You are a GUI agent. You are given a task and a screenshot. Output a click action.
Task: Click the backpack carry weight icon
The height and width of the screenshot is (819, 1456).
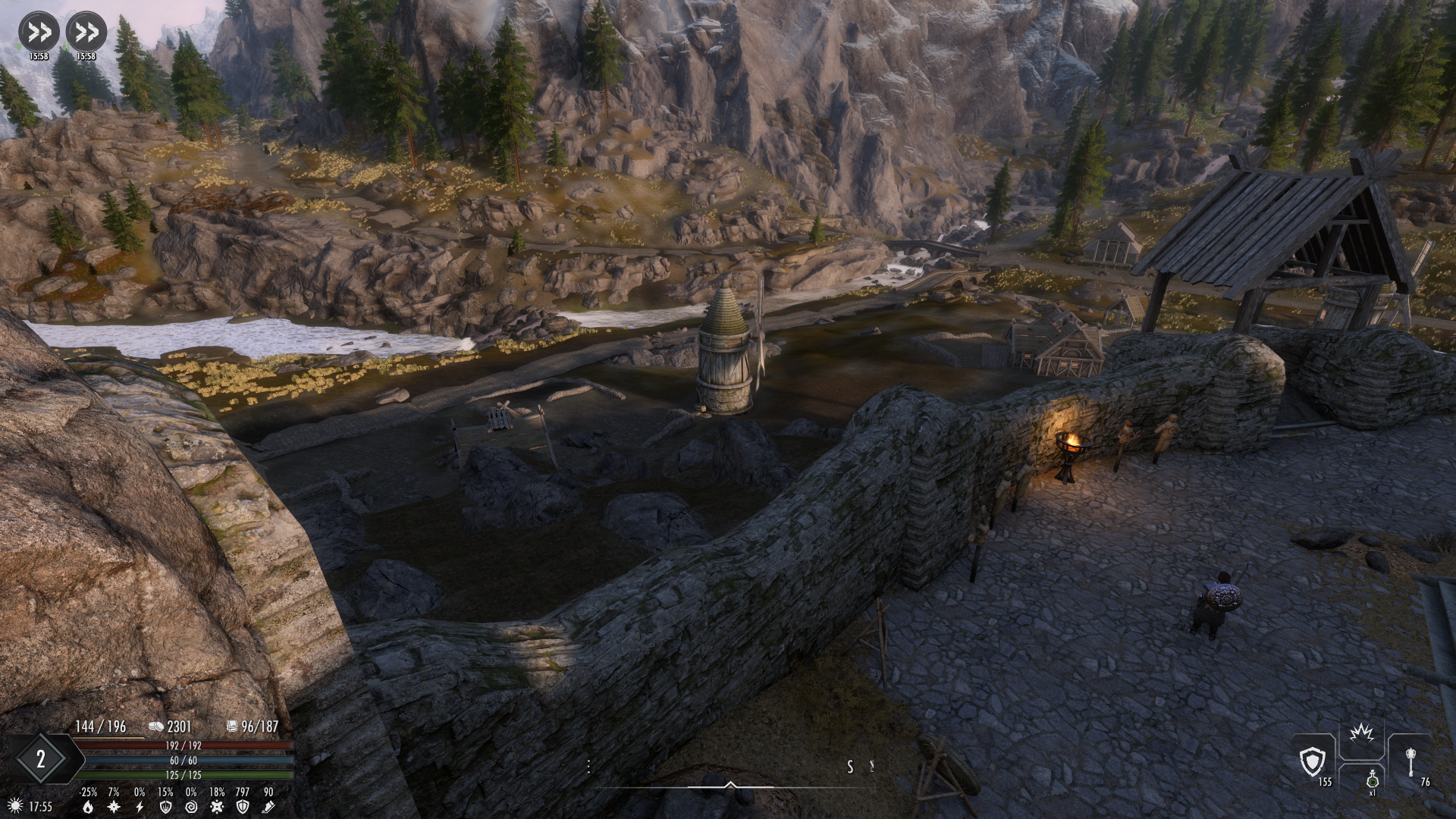click(x=233, y=726)
